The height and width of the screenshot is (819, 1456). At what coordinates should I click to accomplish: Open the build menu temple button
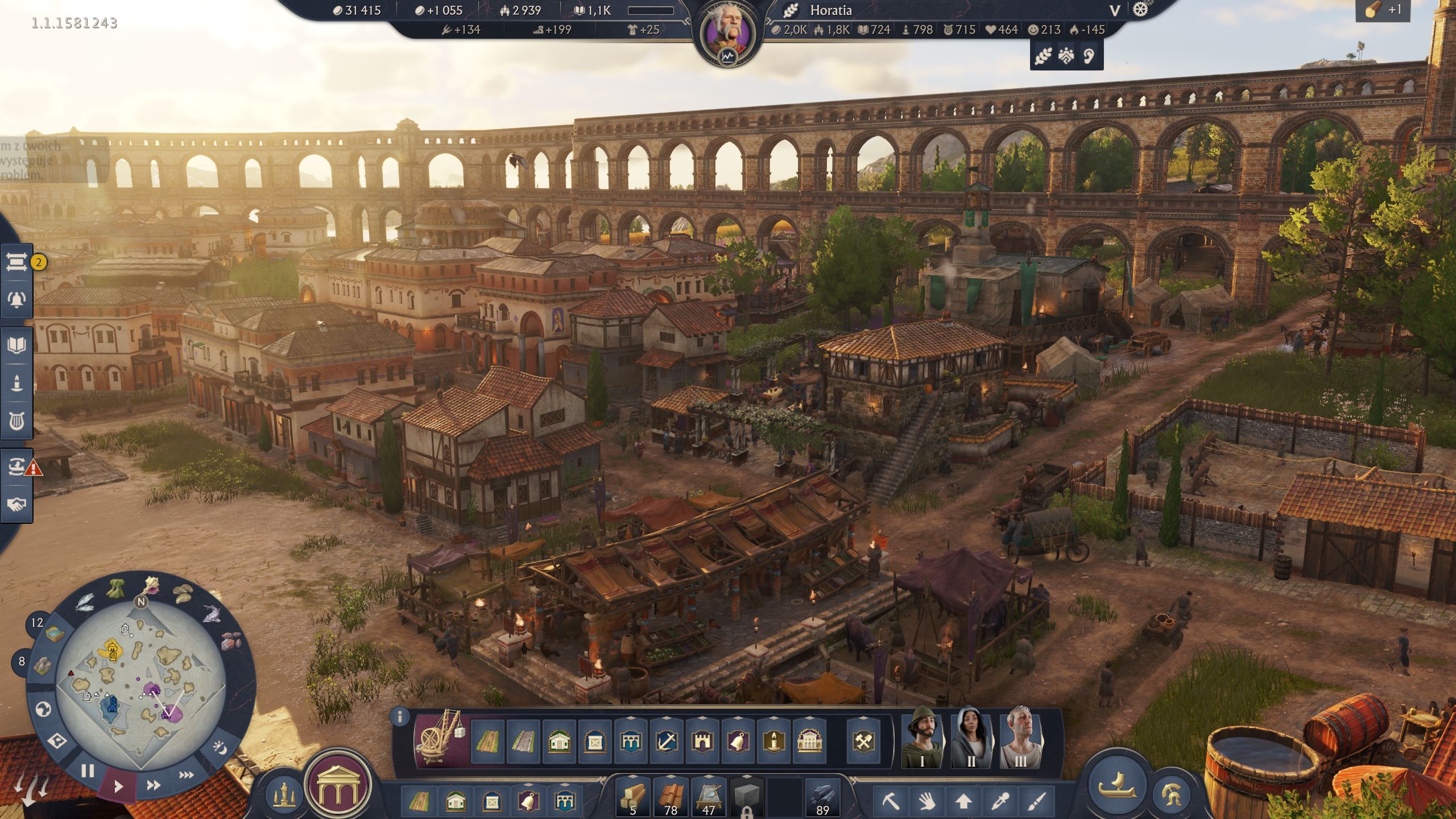(x=338, y=786)
